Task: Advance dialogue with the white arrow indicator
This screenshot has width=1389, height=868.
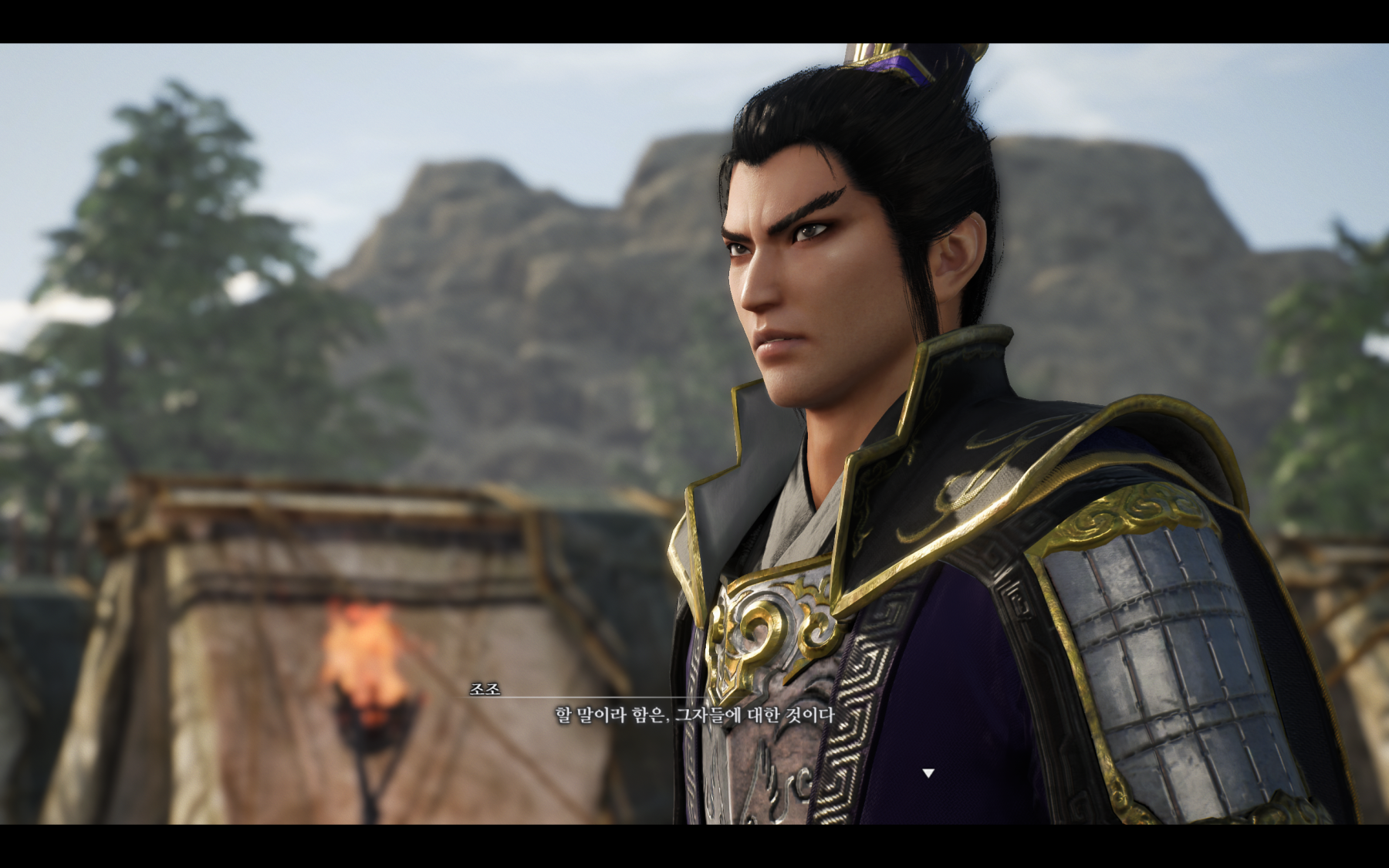Action: 928,772
